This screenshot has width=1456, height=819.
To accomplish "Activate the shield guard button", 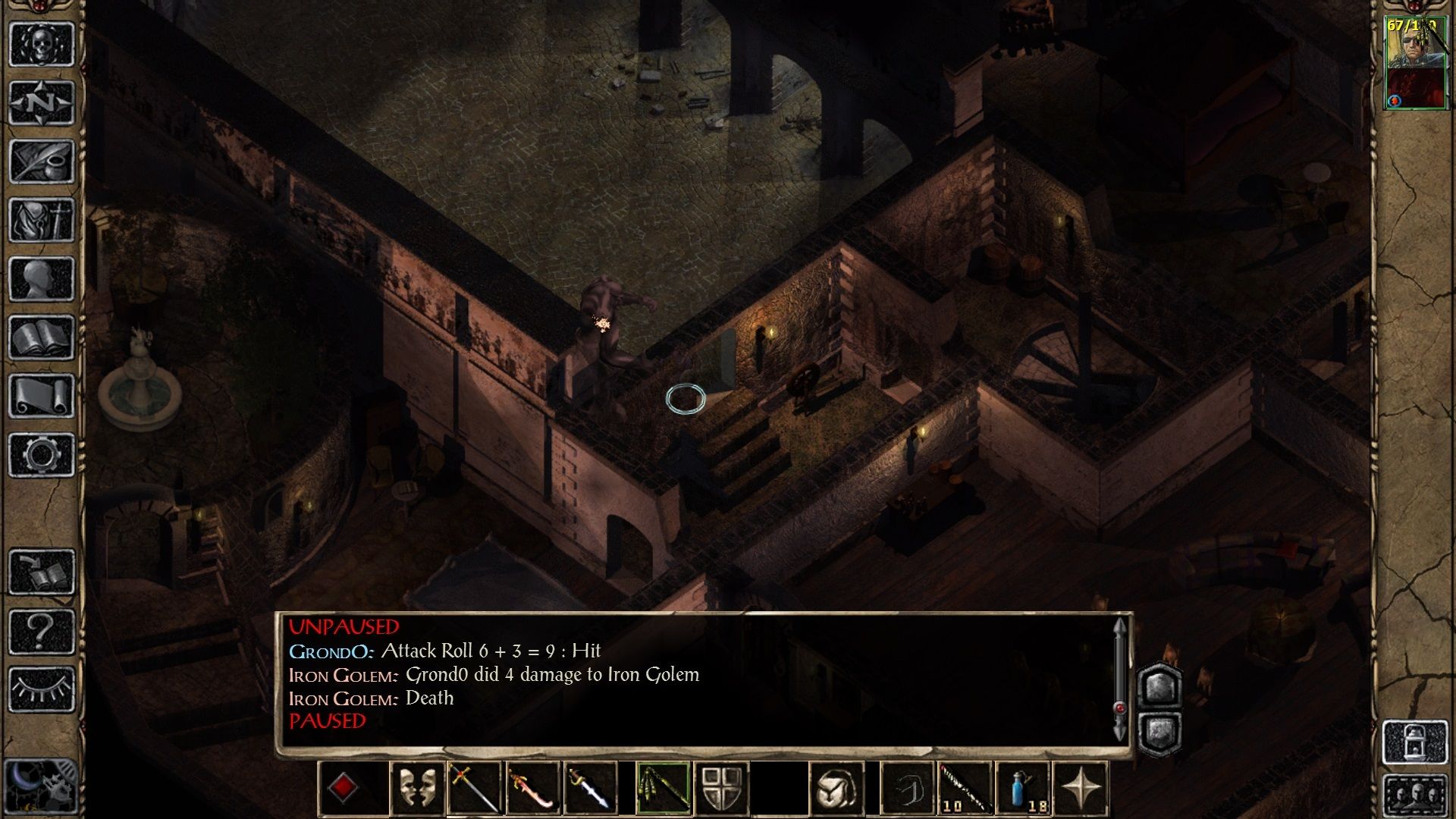I will [x=721, y=789].
